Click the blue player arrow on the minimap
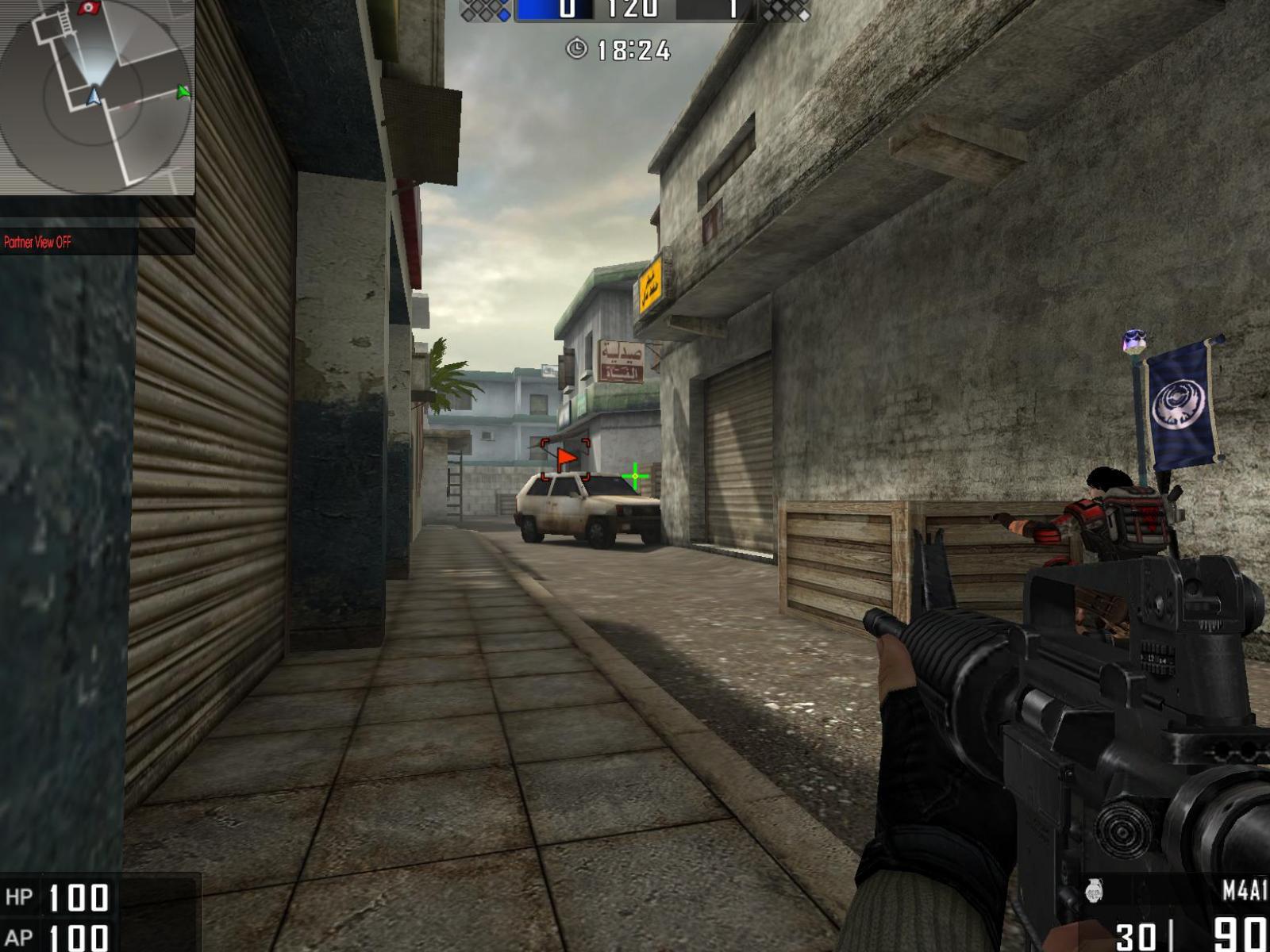This screenshot has width=1270, height=952. [x=94, y=97]
